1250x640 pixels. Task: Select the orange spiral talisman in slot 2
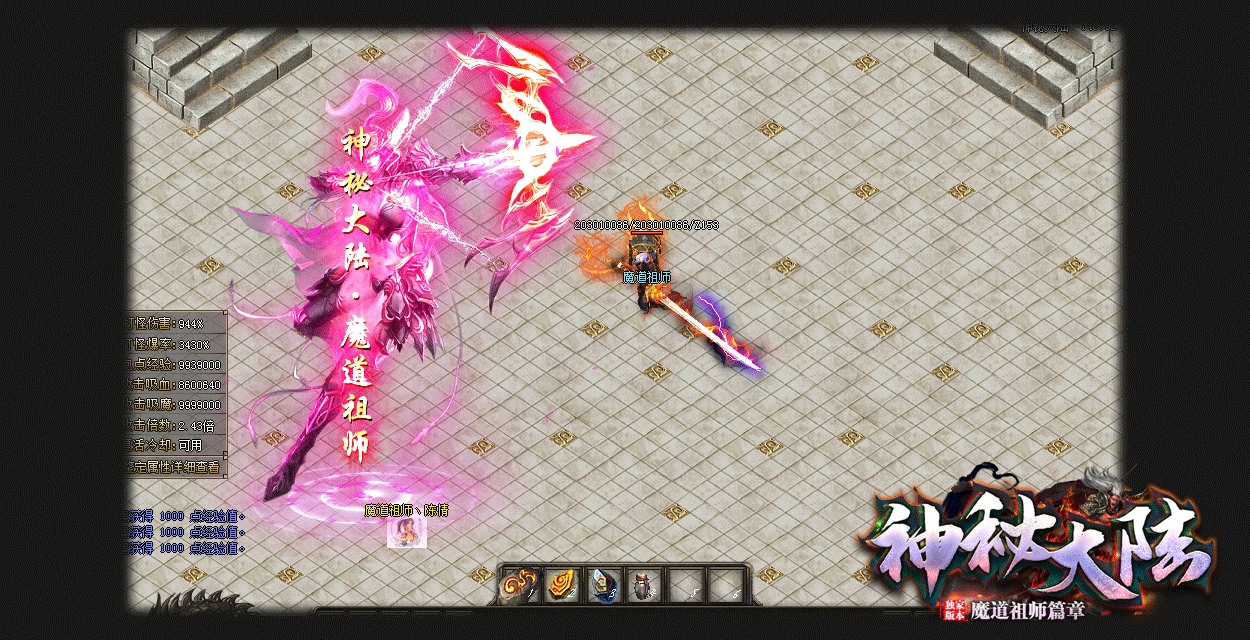562,585
